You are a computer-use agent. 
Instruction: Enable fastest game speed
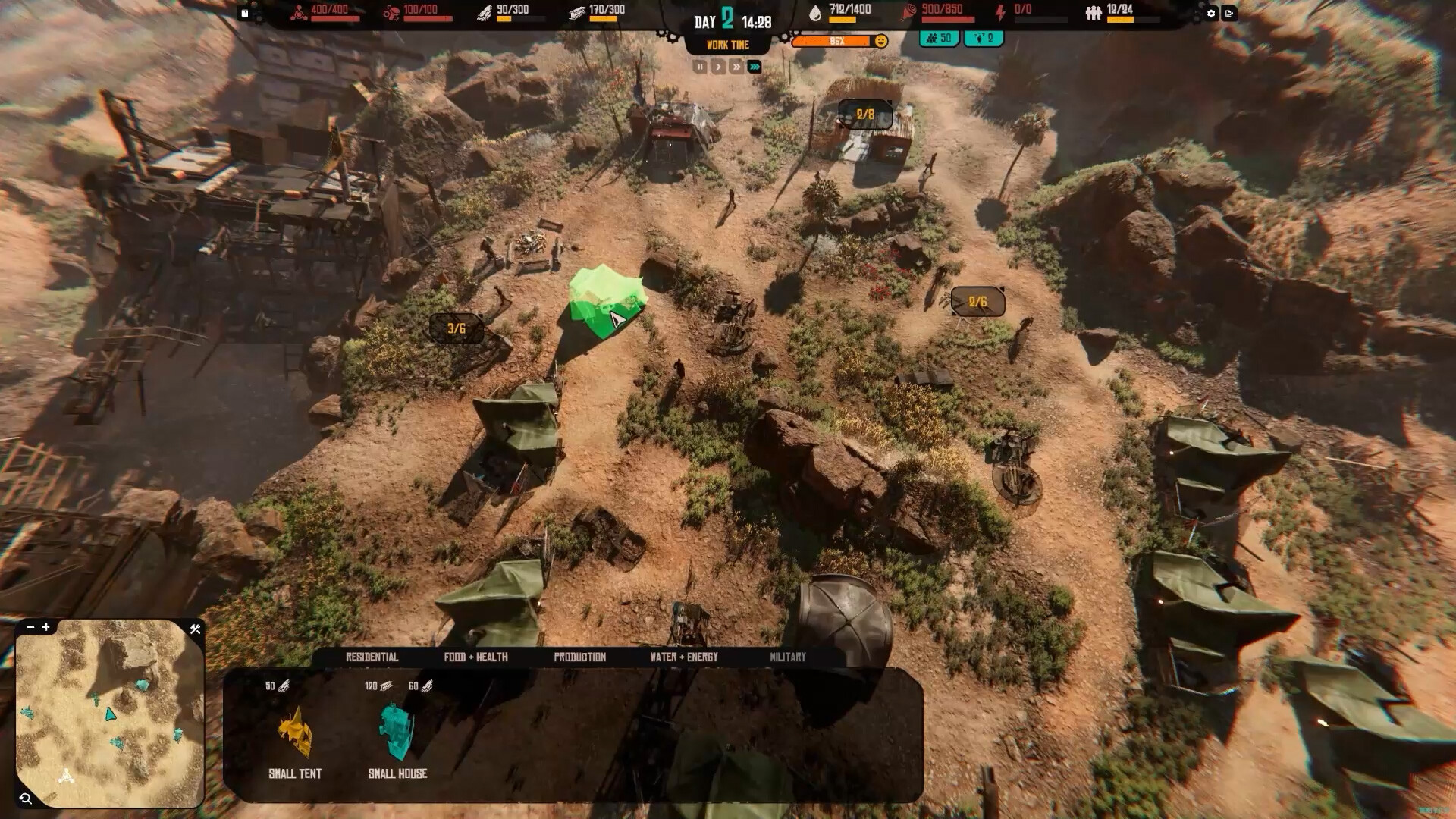(x=755, y=67)
